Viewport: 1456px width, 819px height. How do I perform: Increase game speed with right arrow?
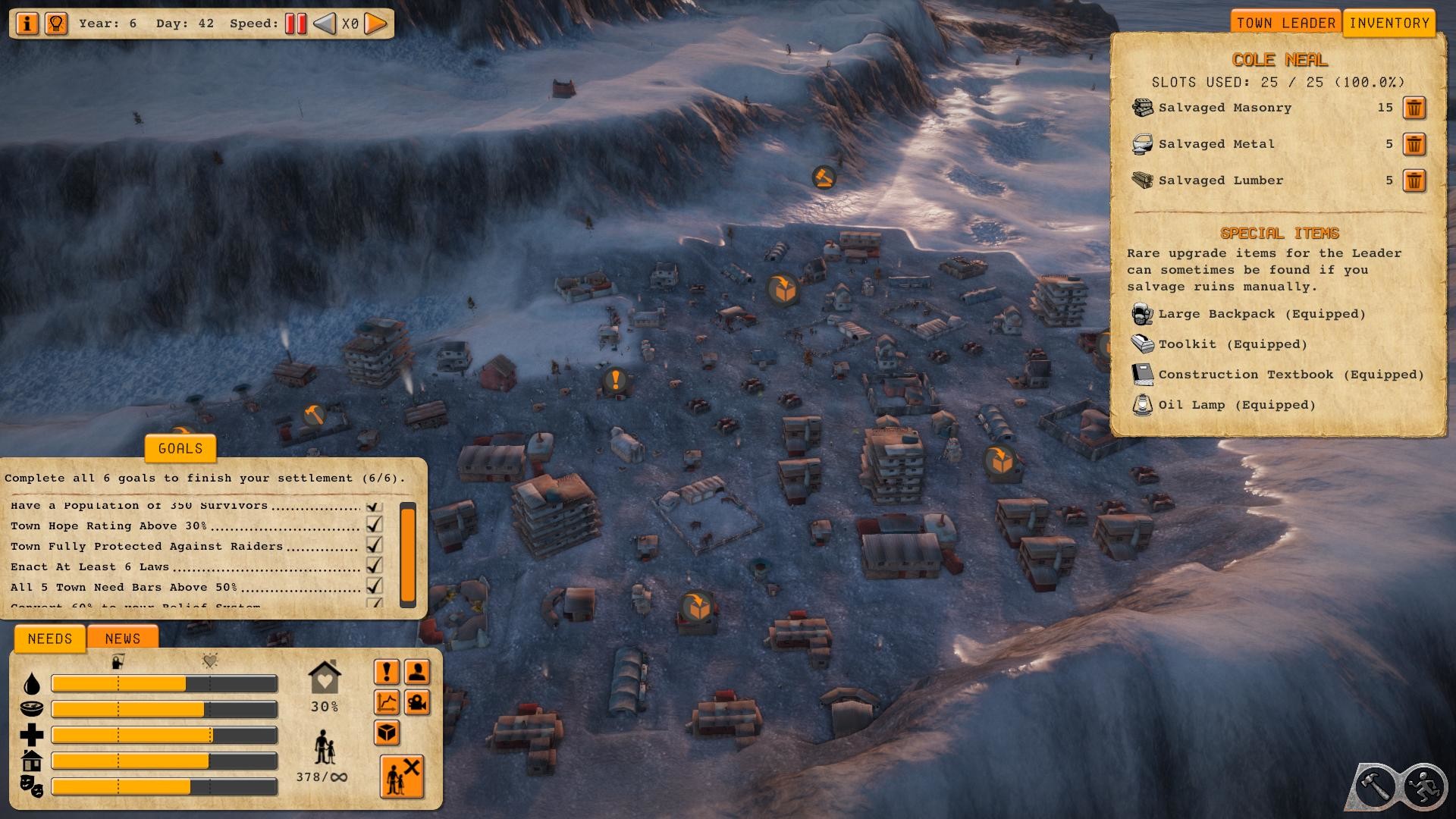pyautogui.click(x=375, y=24)
